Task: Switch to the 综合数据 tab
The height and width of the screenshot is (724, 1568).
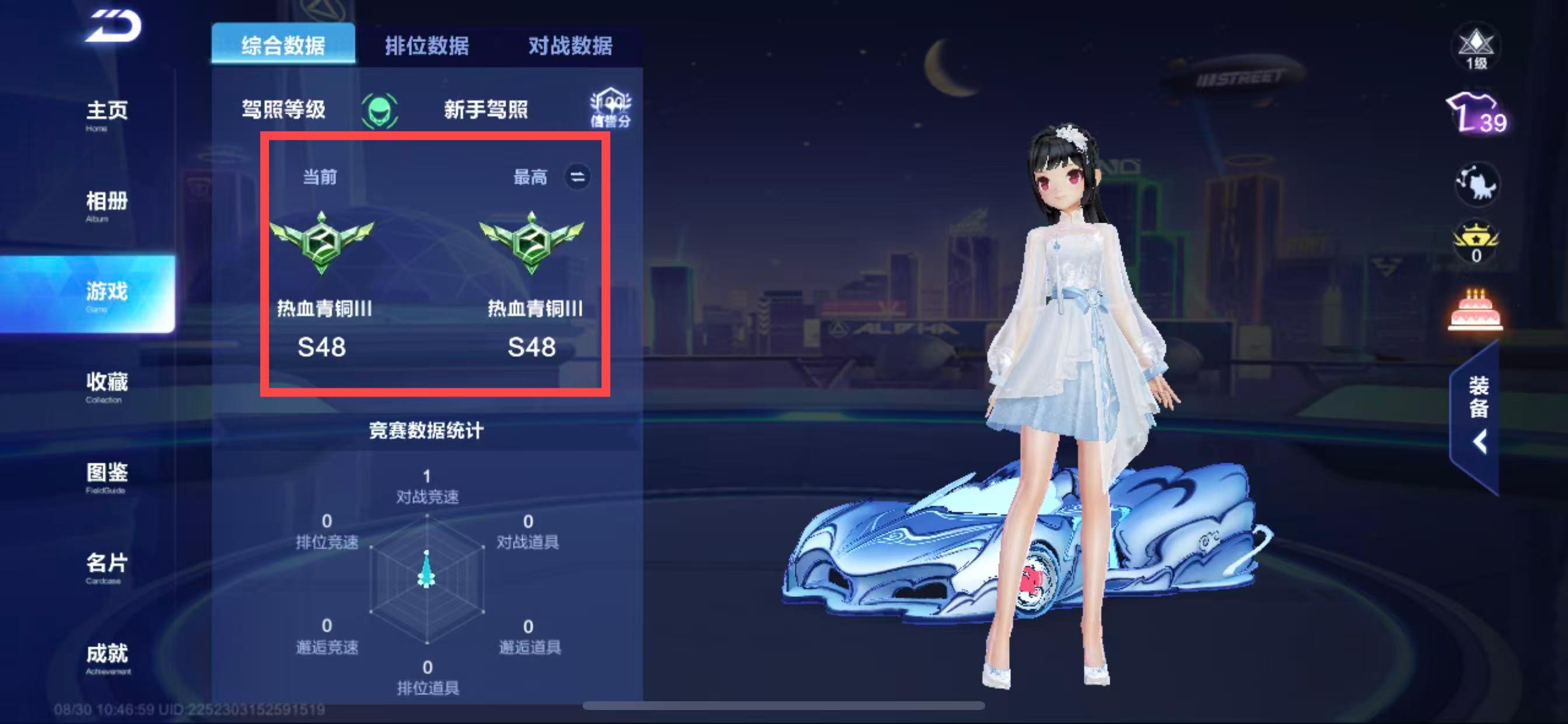Action: point(283,45)
